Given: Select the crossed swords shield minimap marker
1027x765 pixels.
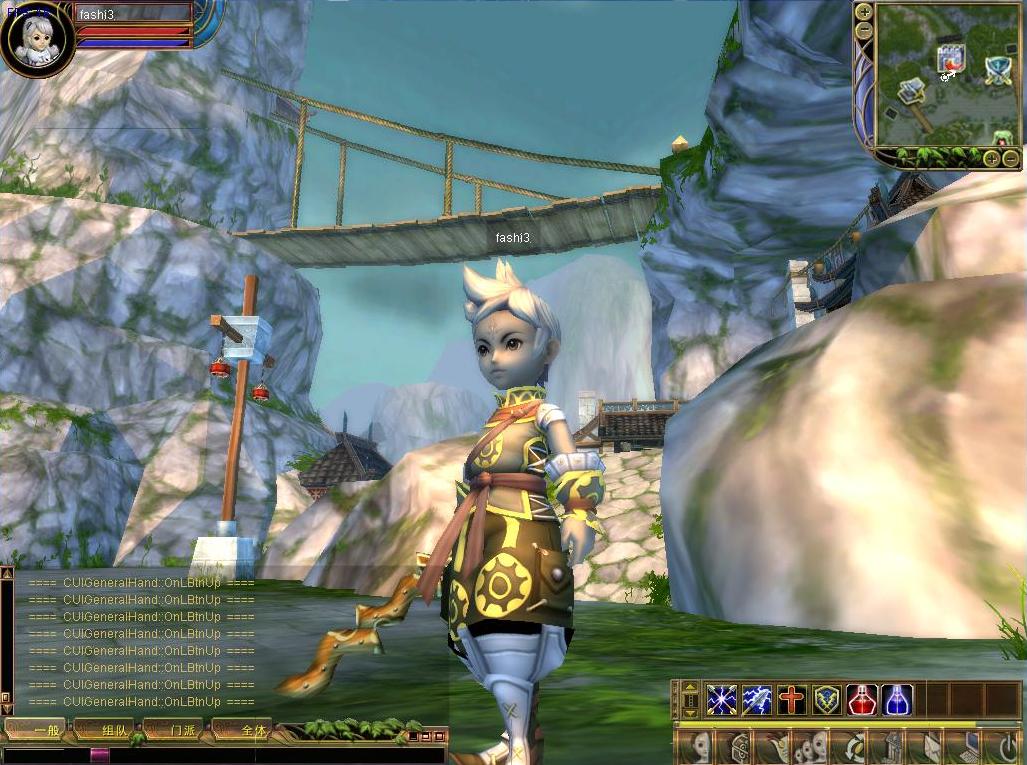Looking at the screenshot, I should click(997, 69).
